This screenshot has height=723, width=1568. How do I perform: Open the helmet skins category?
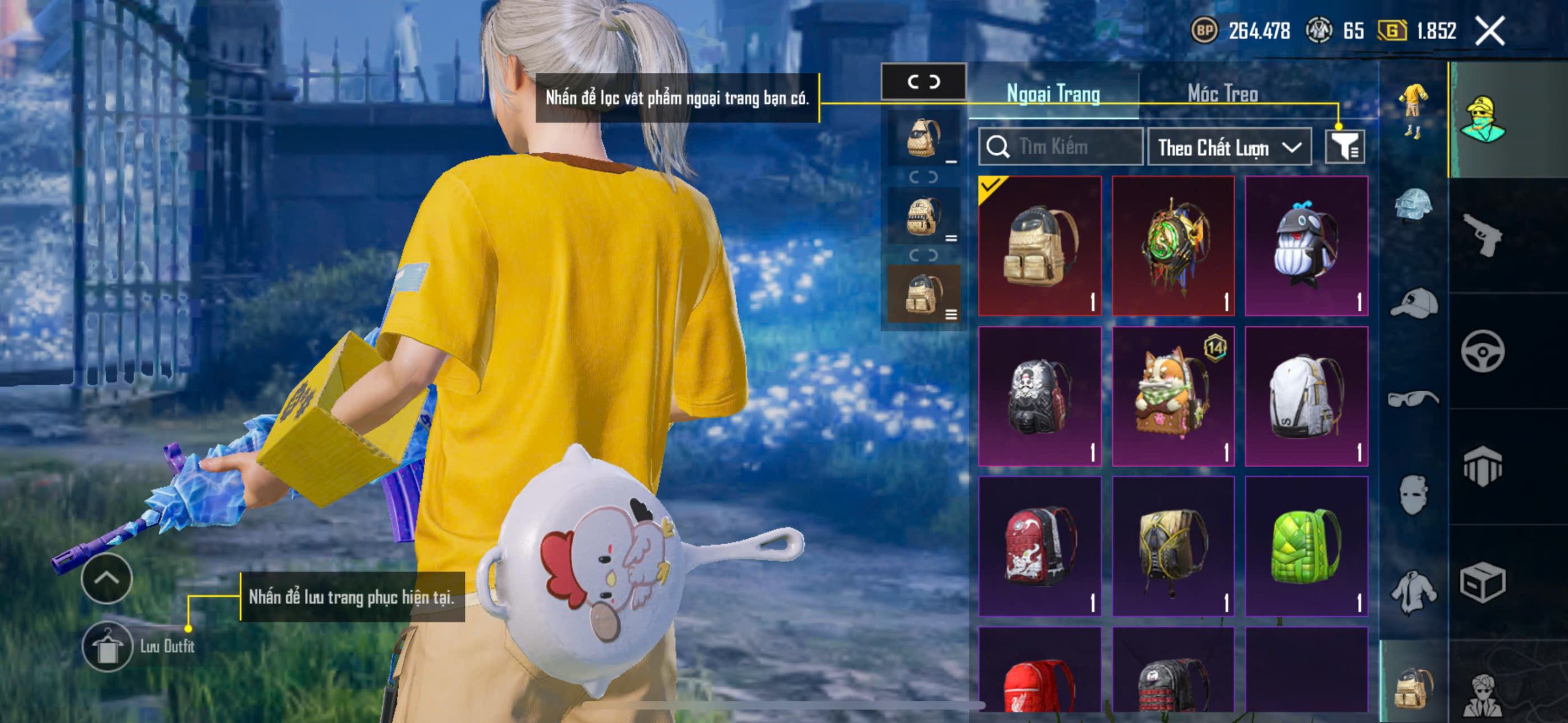(1414, 206)
